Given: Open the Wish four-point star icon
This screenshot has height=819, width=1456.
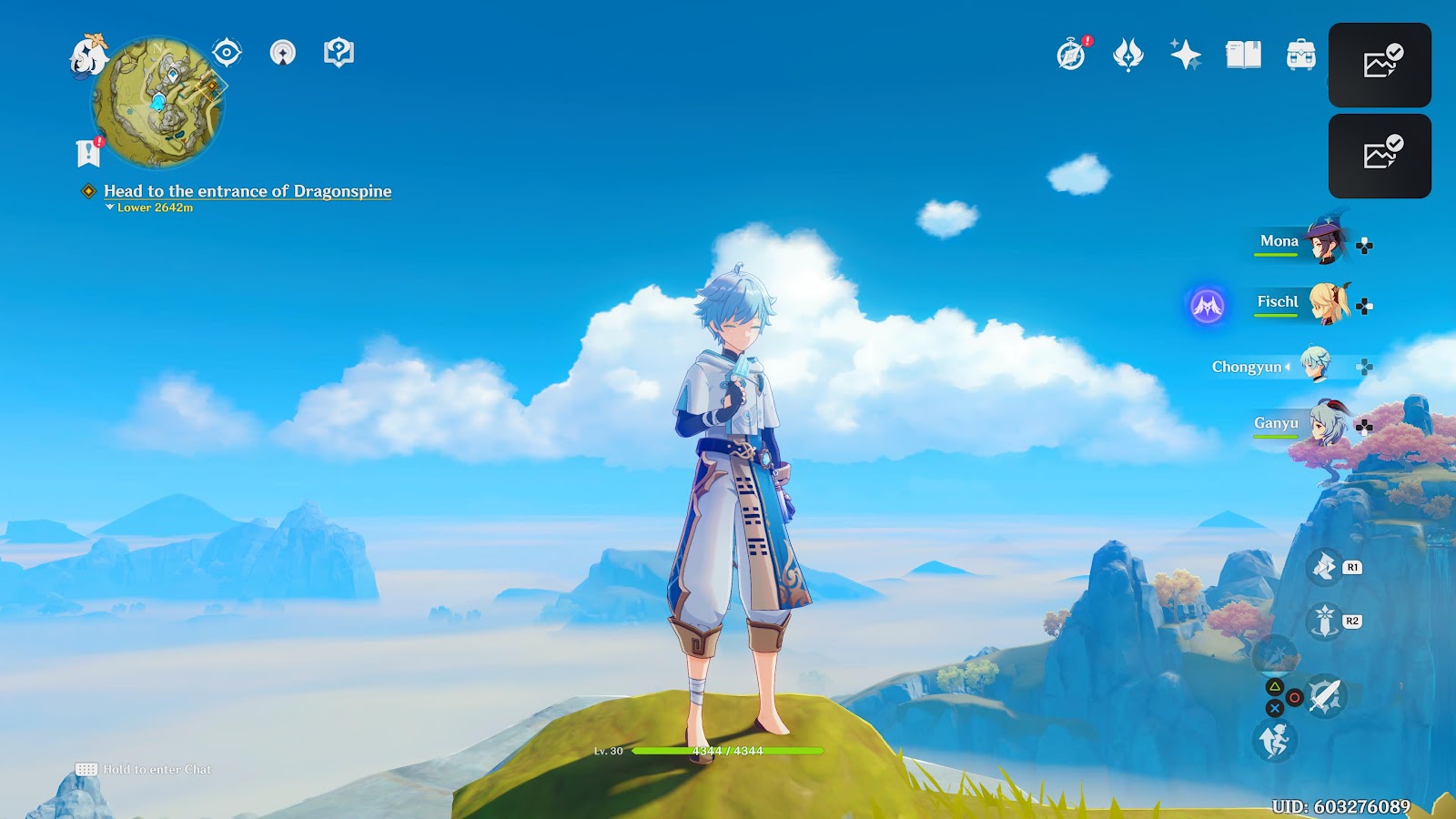Looking at the screenshot, I should 1185,55.
